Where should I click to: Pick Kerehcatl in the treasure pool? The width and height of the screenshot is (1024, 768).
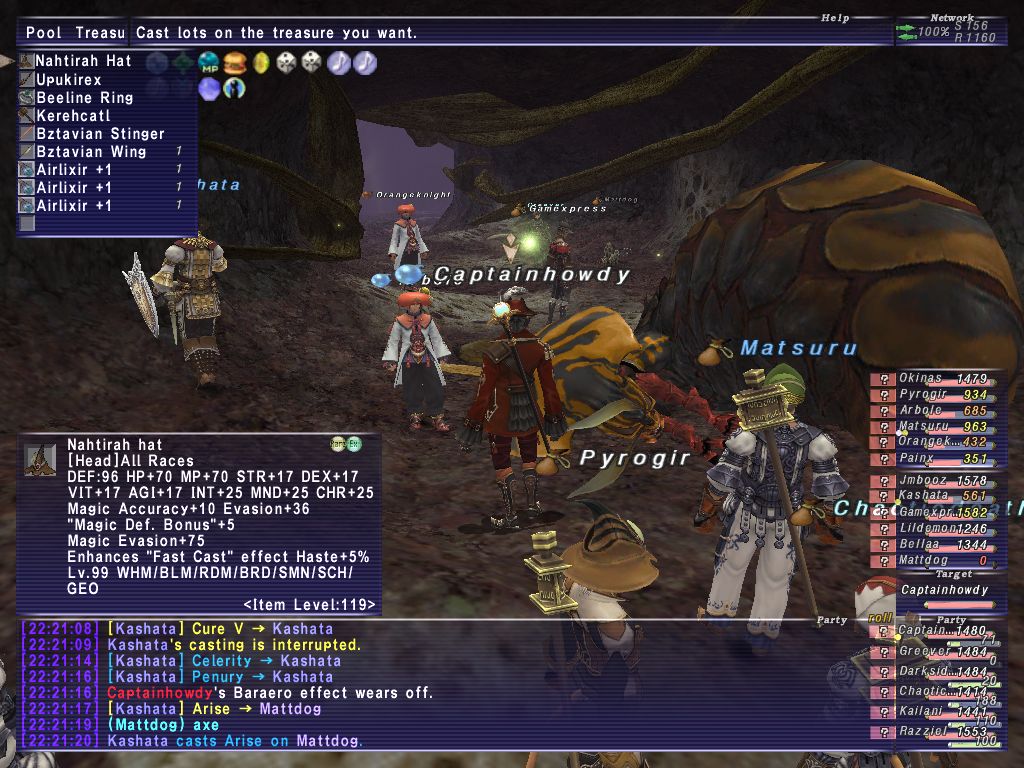pos(72,115)
